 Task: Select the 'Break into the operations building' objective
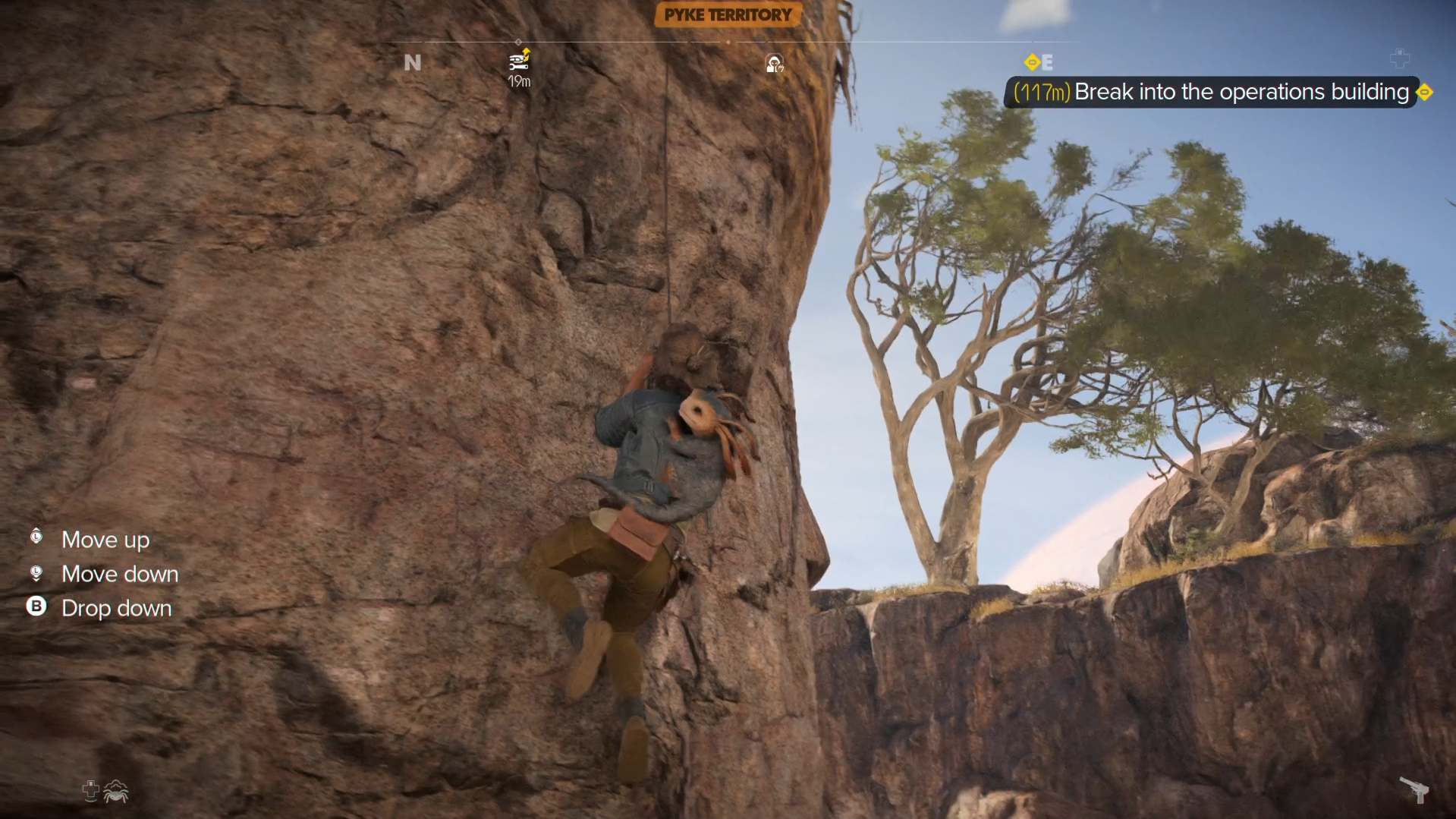1241,92
